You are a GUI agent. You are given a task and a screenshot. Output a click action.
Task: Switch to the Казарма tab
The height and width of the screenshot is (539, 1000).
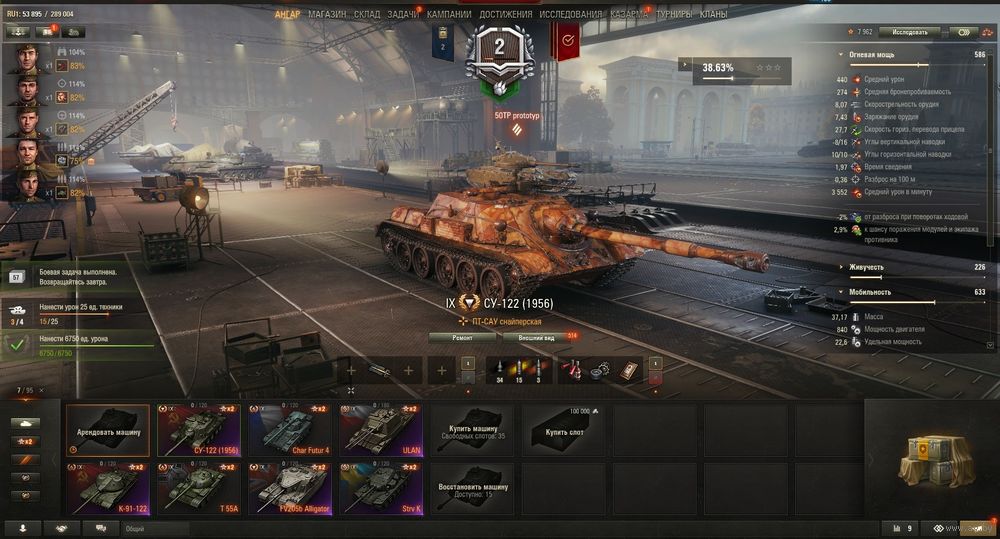click(628, 15)
